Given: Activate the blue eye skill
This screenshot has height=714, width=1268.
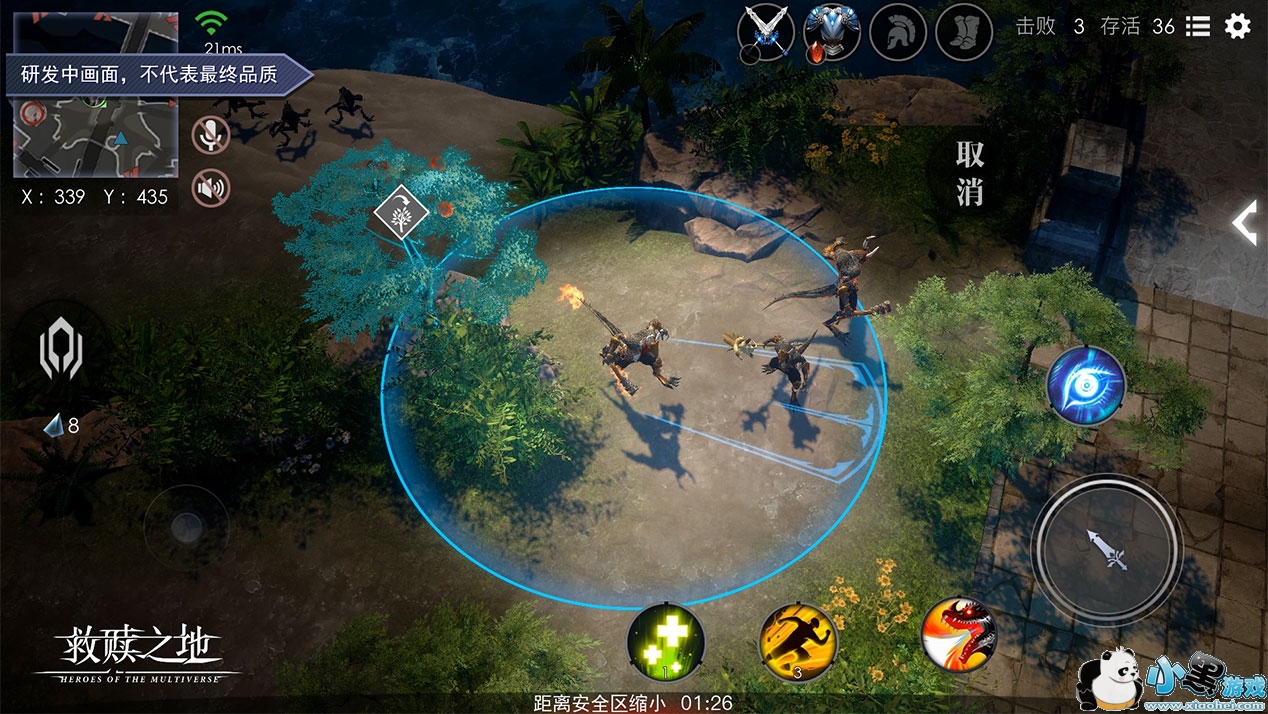Looking at the screenshot, I should pyautogui.click(x=1086, y=386).
